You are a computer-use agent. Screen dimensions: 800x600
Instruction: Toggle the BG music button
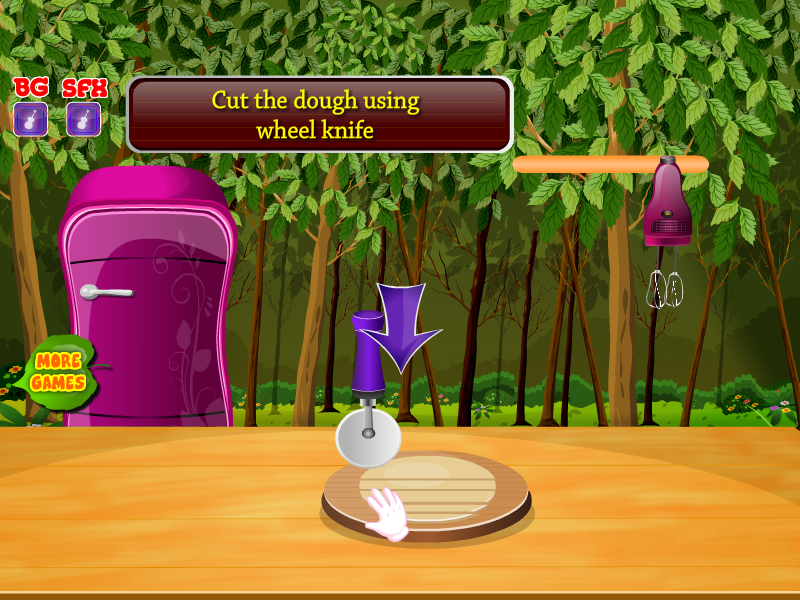pos(30,119)
